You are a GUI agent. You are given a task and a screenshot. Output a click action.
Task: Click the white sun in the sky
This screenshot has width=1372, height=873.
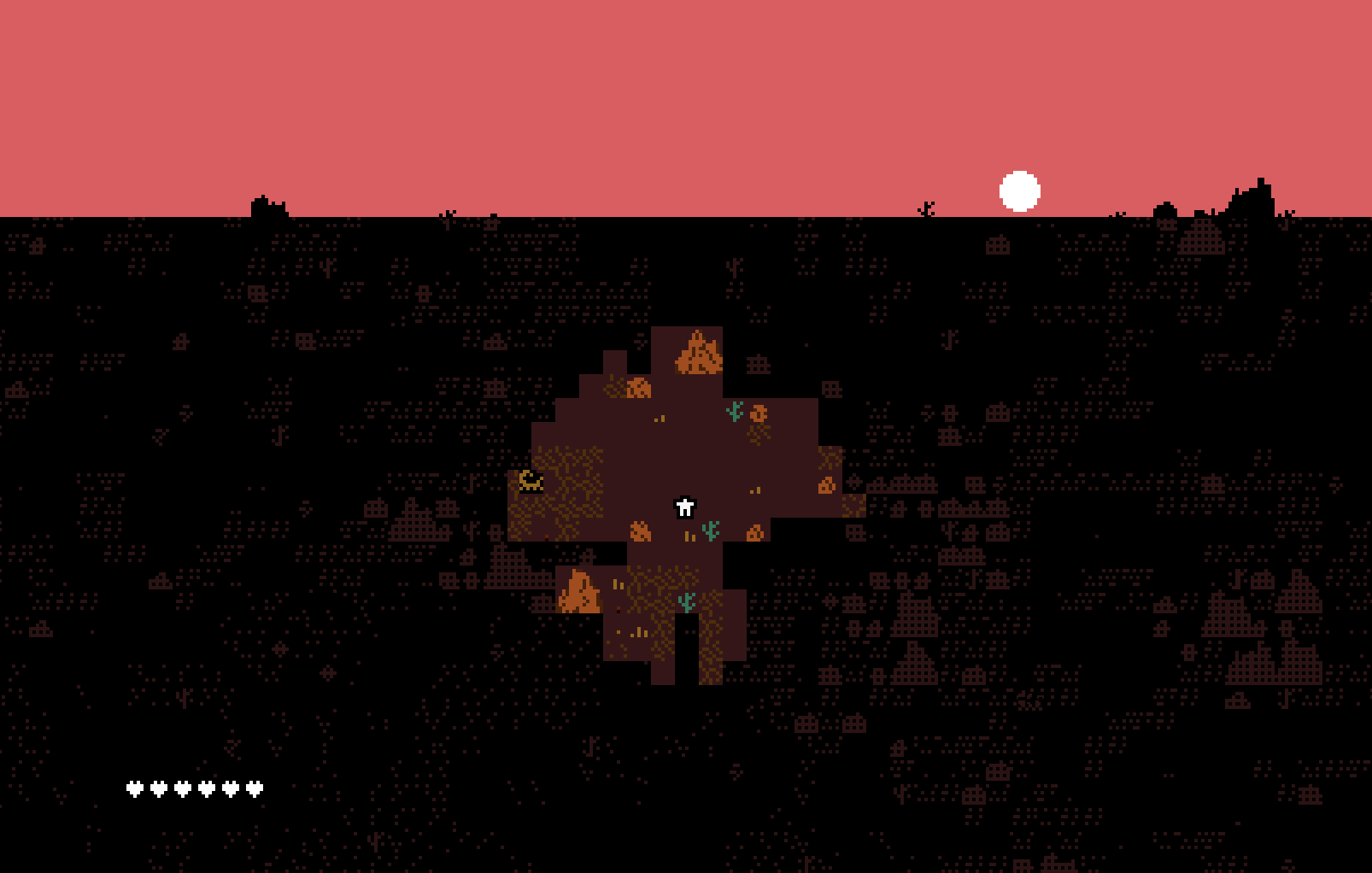(1020, 190)
